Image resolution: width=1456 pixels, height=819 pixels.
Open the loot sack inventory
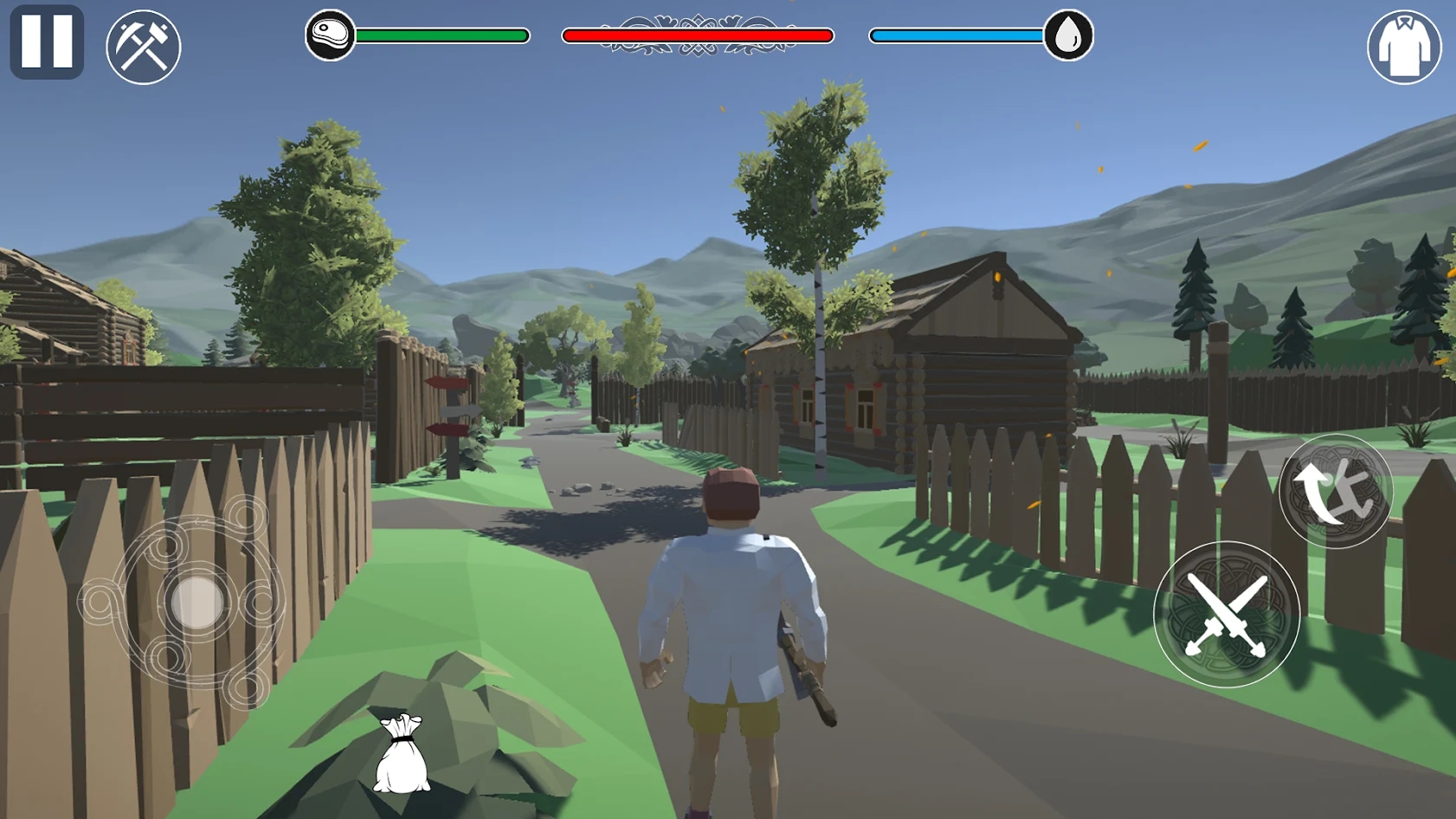(401, 754)
